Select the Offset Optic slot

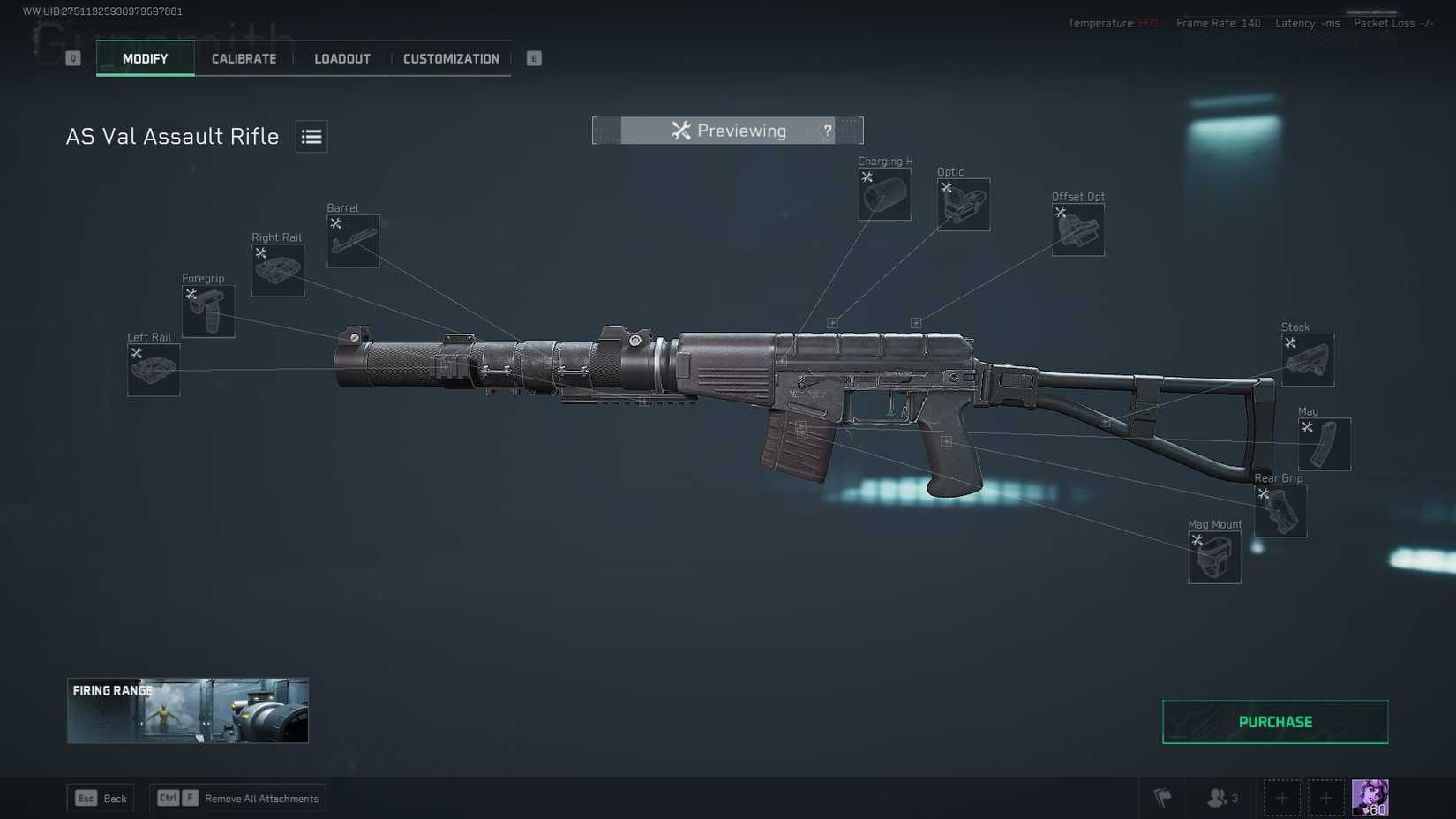(1077, 229)
